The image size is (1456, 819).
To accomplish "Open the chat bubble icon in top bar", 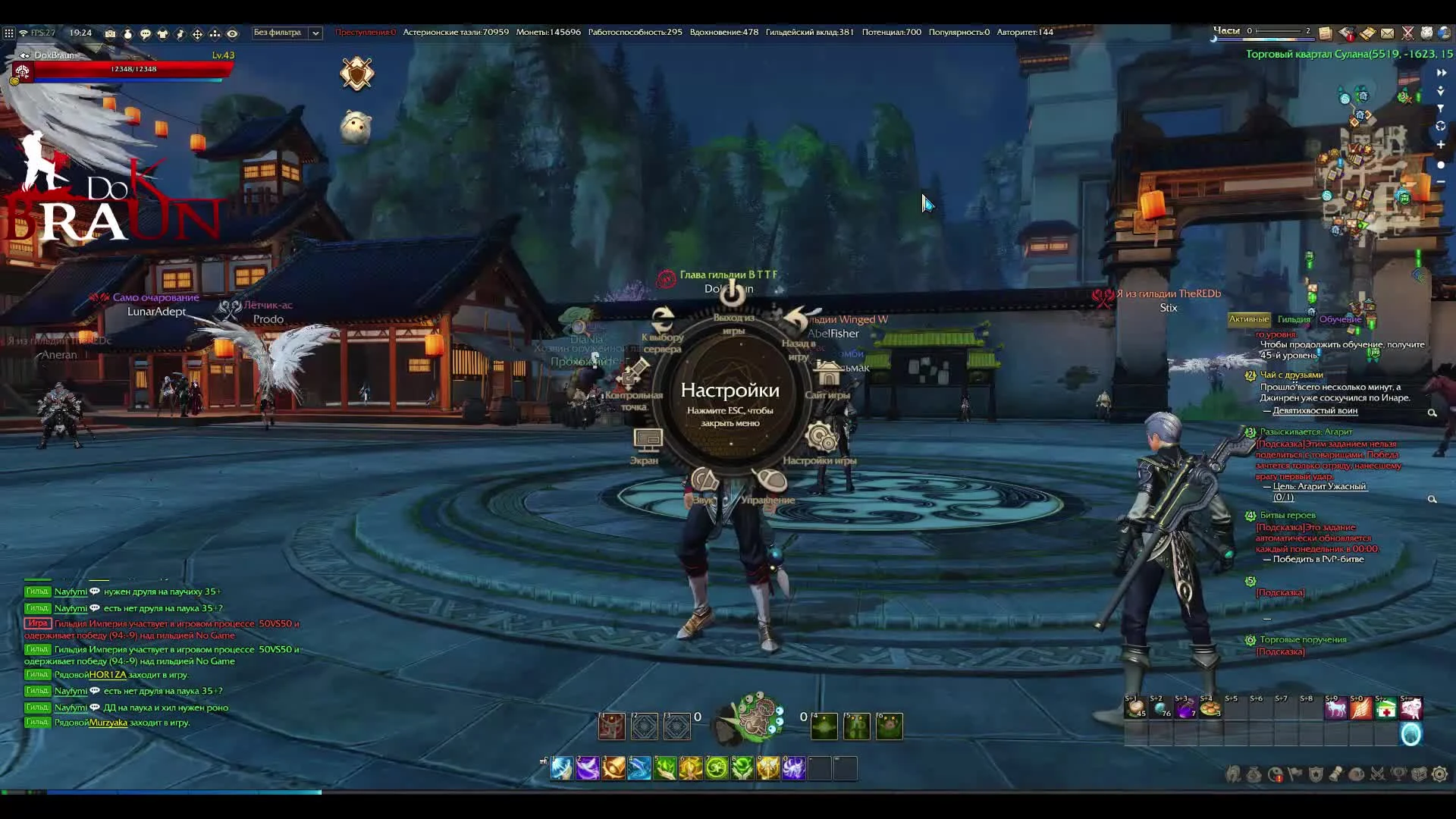I will [145, 34].
